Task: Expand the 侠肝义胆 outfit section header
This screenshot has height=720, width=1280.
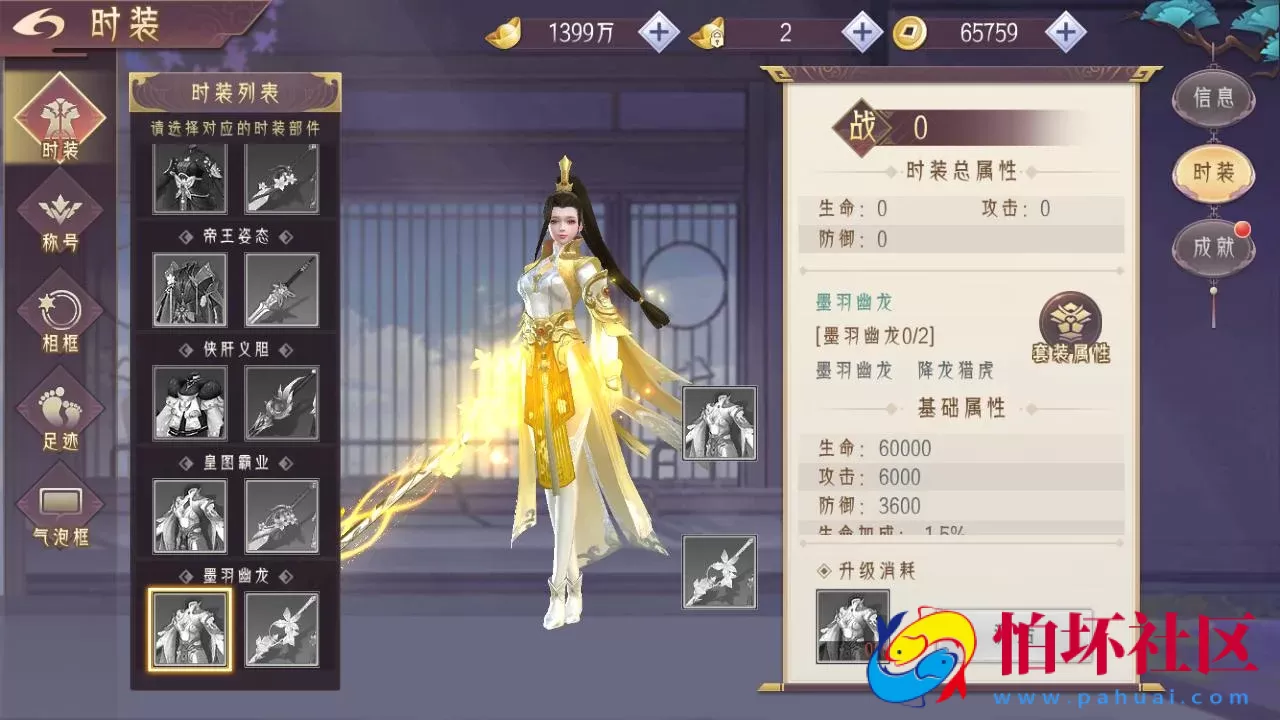Action: [x=236, y=349]
